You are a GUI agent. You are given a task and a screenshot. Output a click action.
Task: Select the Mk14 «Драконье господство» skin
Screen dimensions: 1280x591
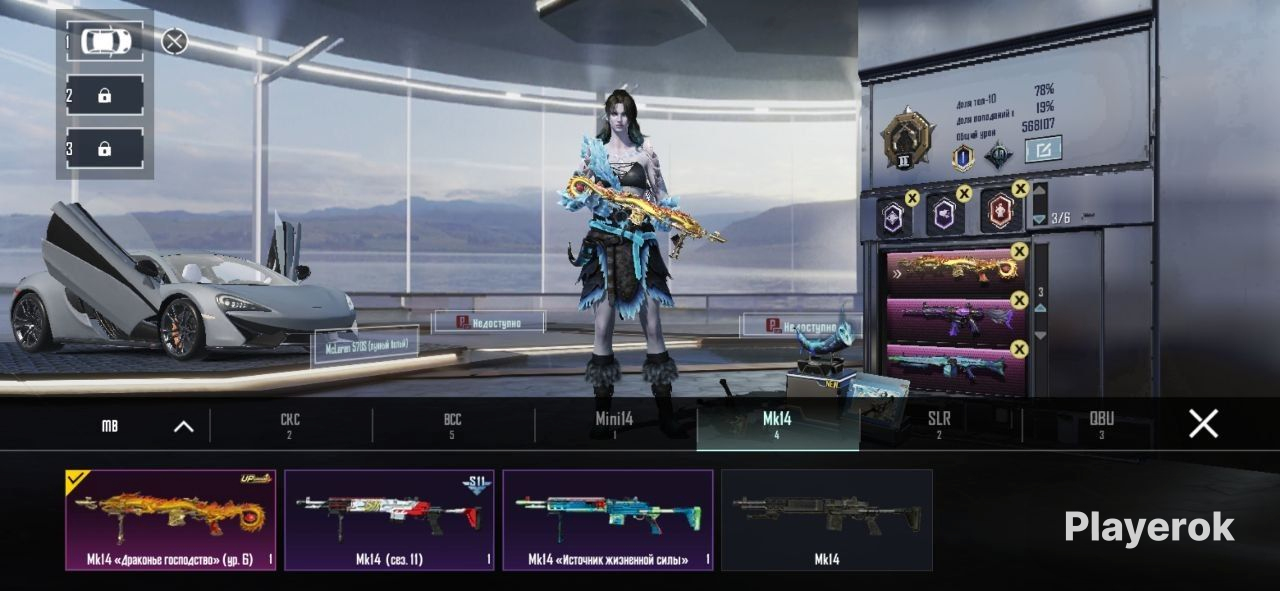[170, 520]
